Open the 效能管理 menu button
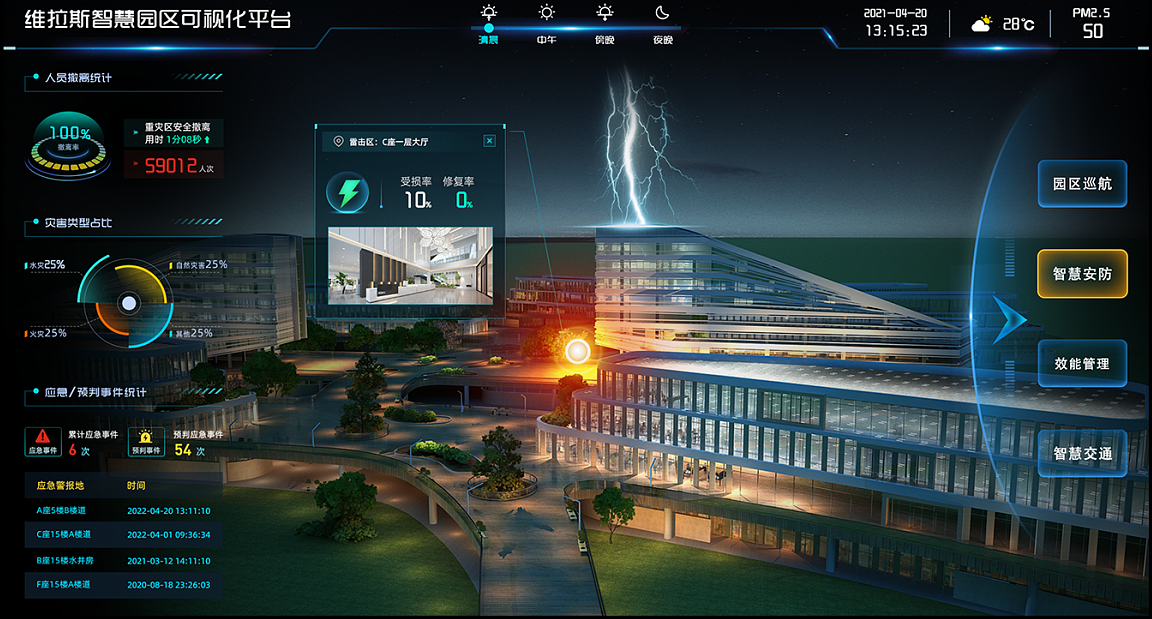The height and width of the screenshot is (619, 1152). [x=1082, y=364]
